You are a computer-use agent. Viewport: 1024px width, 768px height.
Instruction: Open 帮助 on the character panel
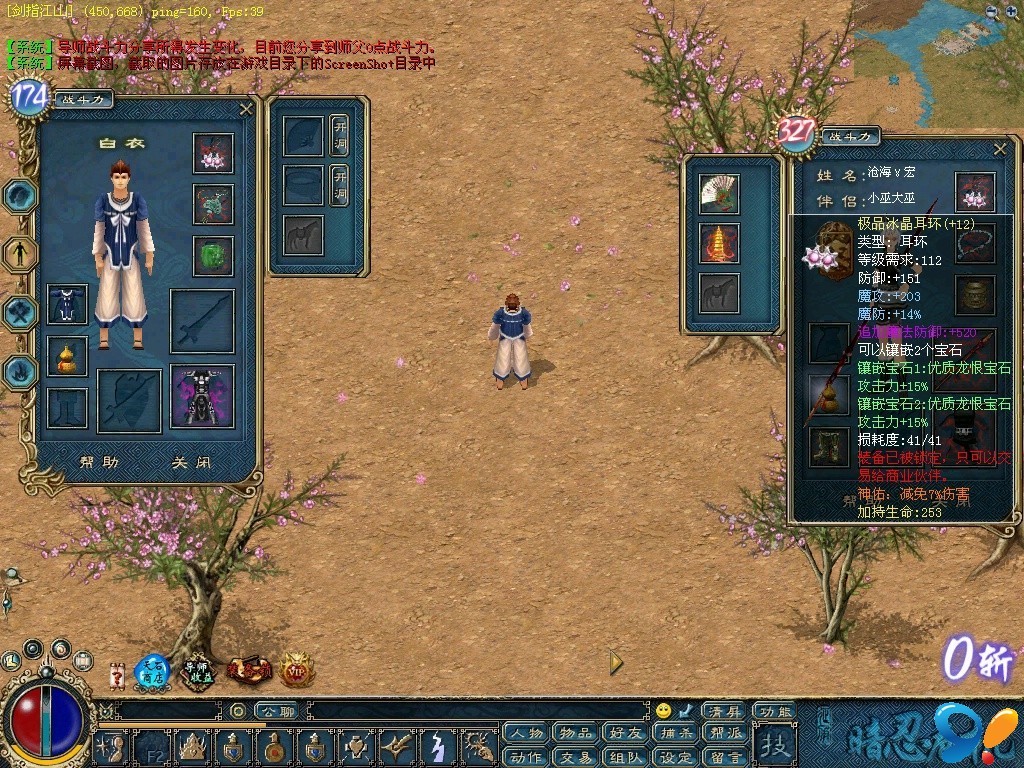coord(99,462)
